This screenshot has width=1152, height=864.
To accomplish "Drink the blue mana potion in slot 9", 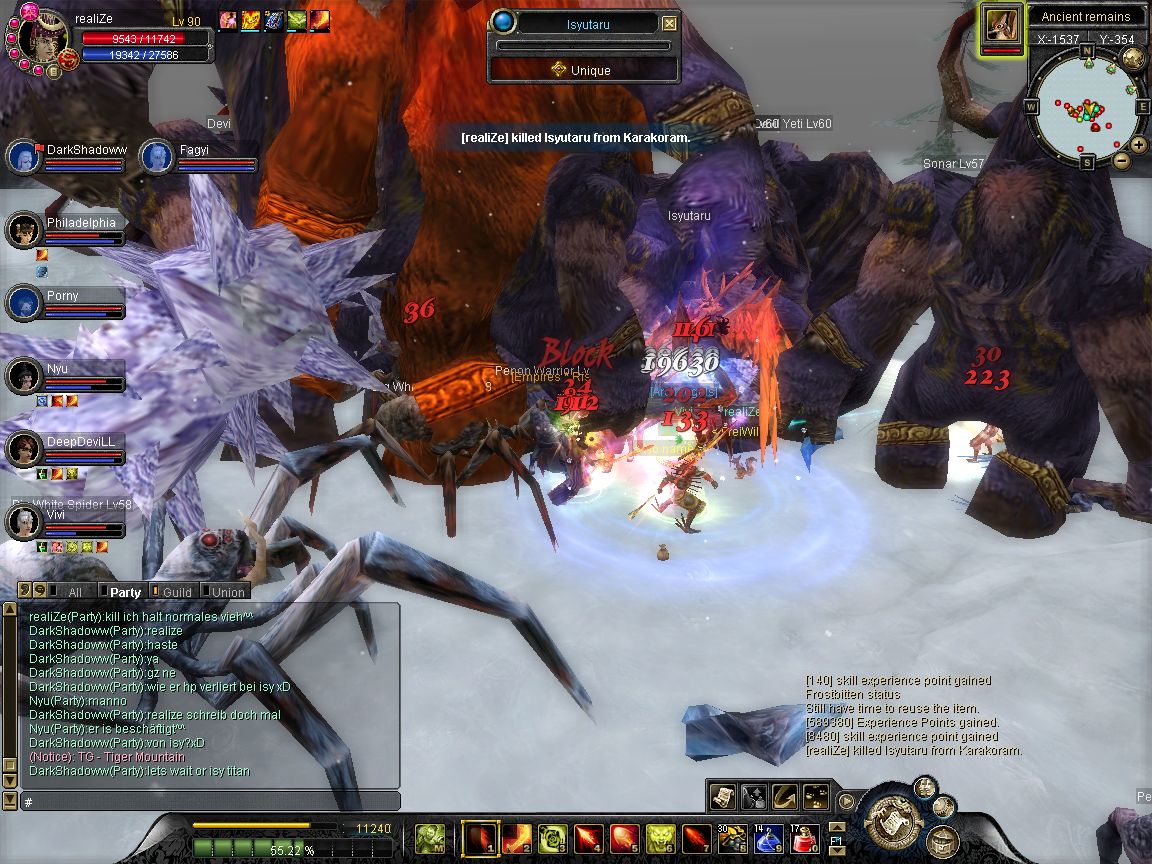I will point(768,838).
